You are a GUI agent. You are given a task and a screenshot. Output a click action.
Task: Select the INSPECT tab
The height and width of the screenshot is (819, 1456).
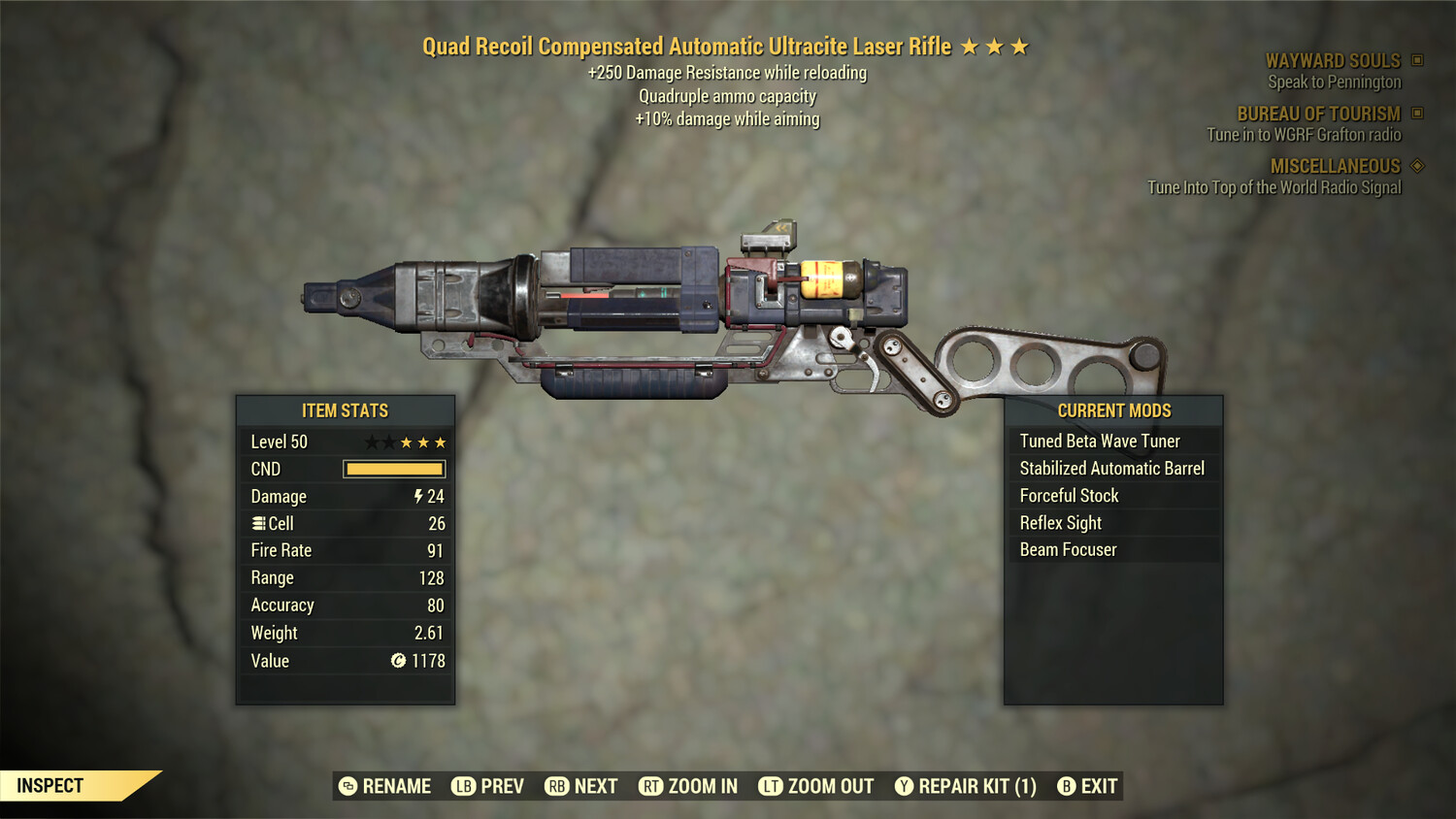coord(50,785)
